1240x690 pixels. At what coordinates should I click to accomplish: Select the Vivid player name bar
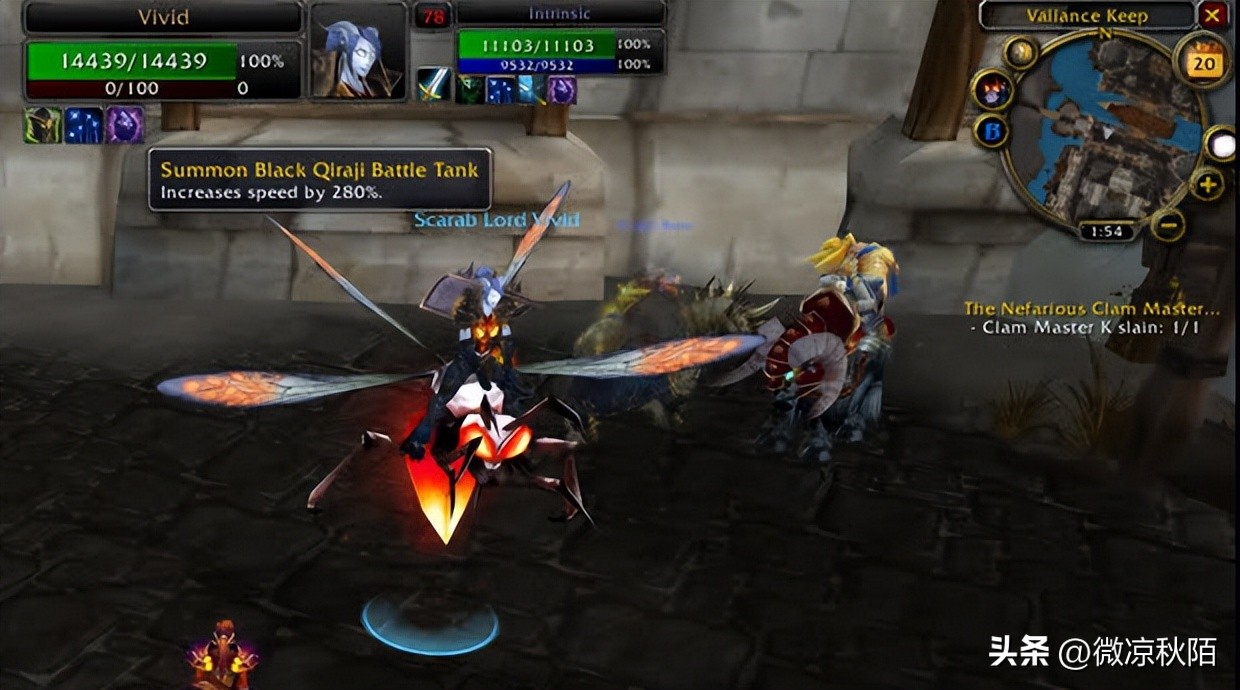point(163,17)
